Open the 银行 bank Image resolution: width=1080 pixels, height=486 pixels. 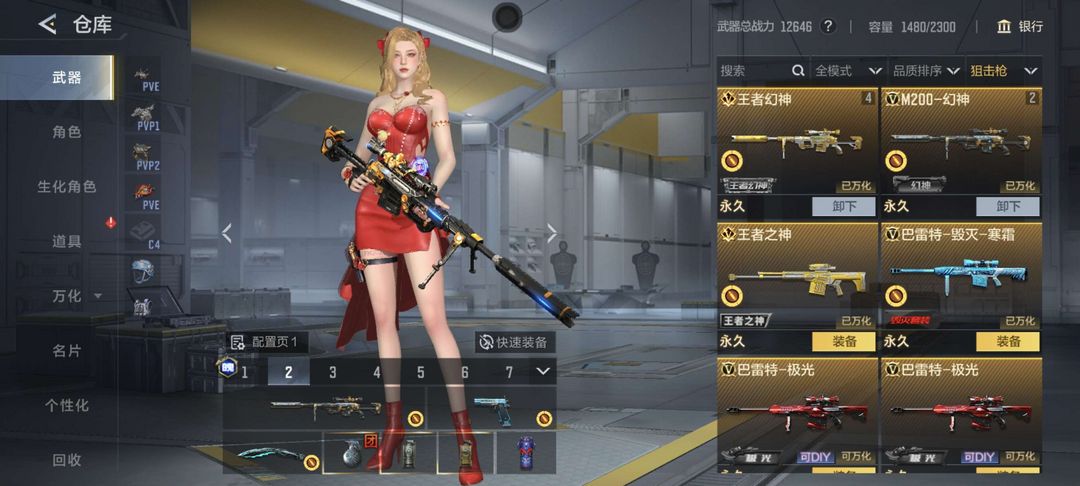pyautogui.click(x=1019, y=26)
